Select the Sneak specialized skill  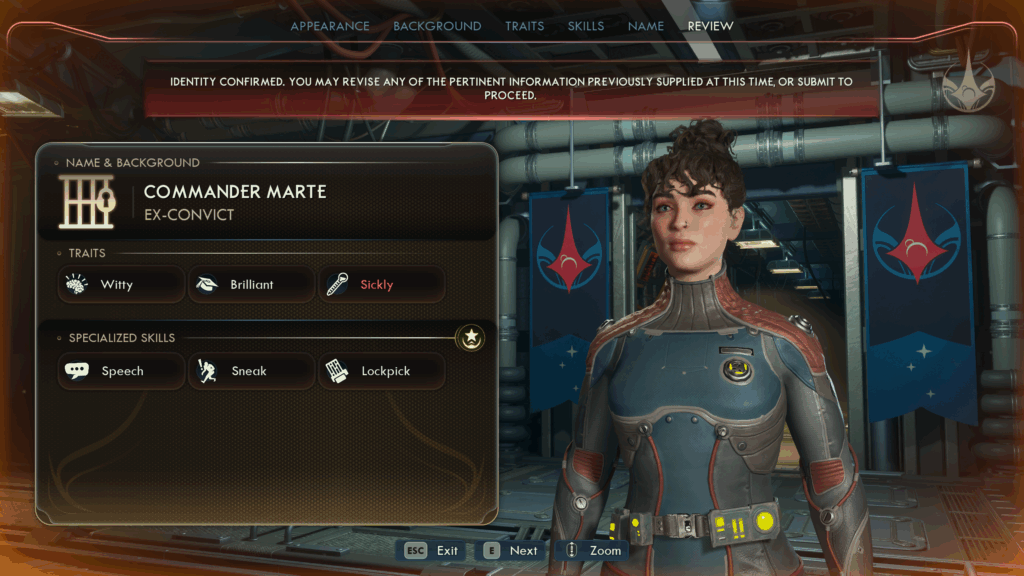(x=252, y=371)
